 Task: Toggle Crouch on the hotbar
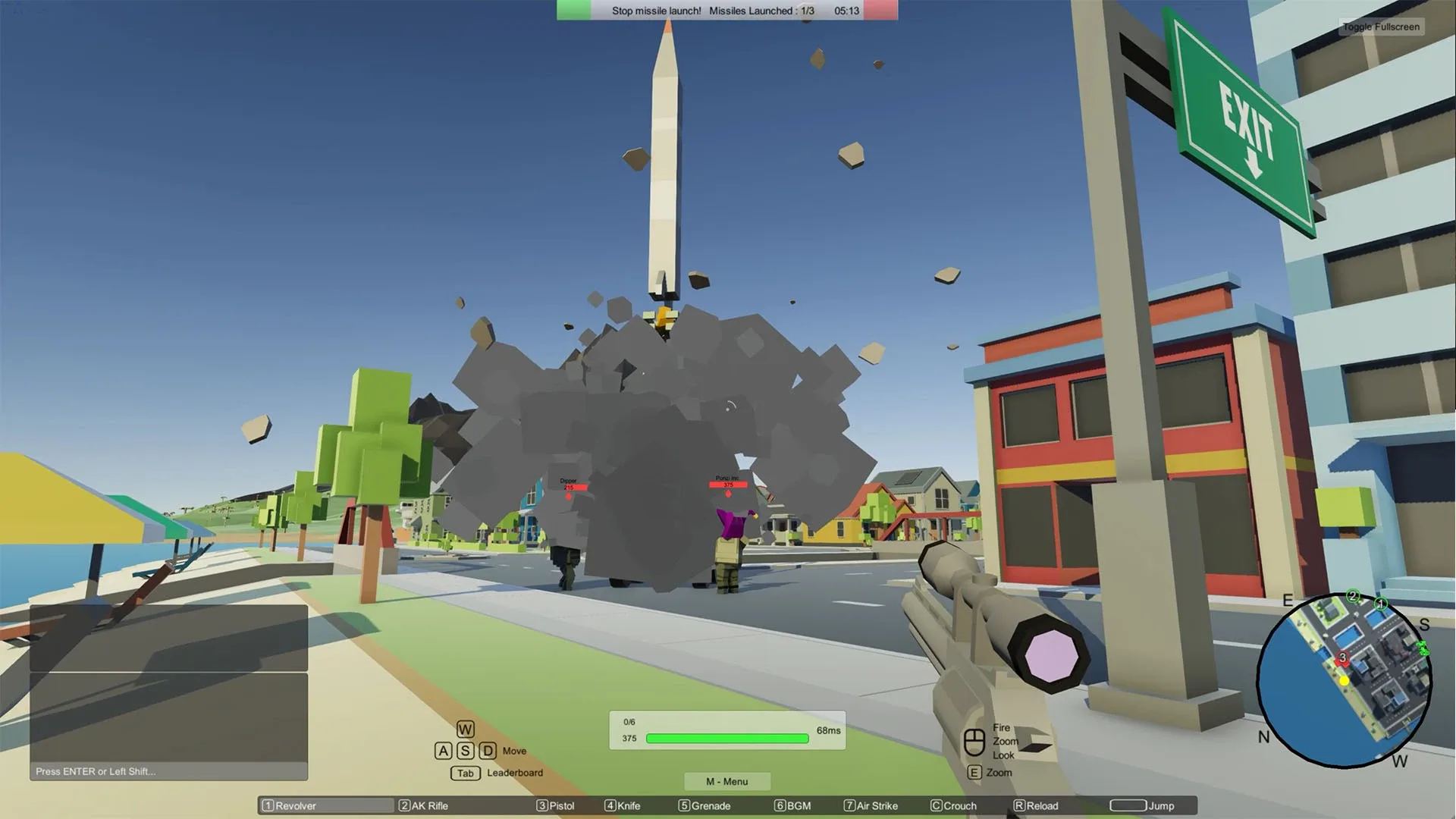click(x=955, y=806)
